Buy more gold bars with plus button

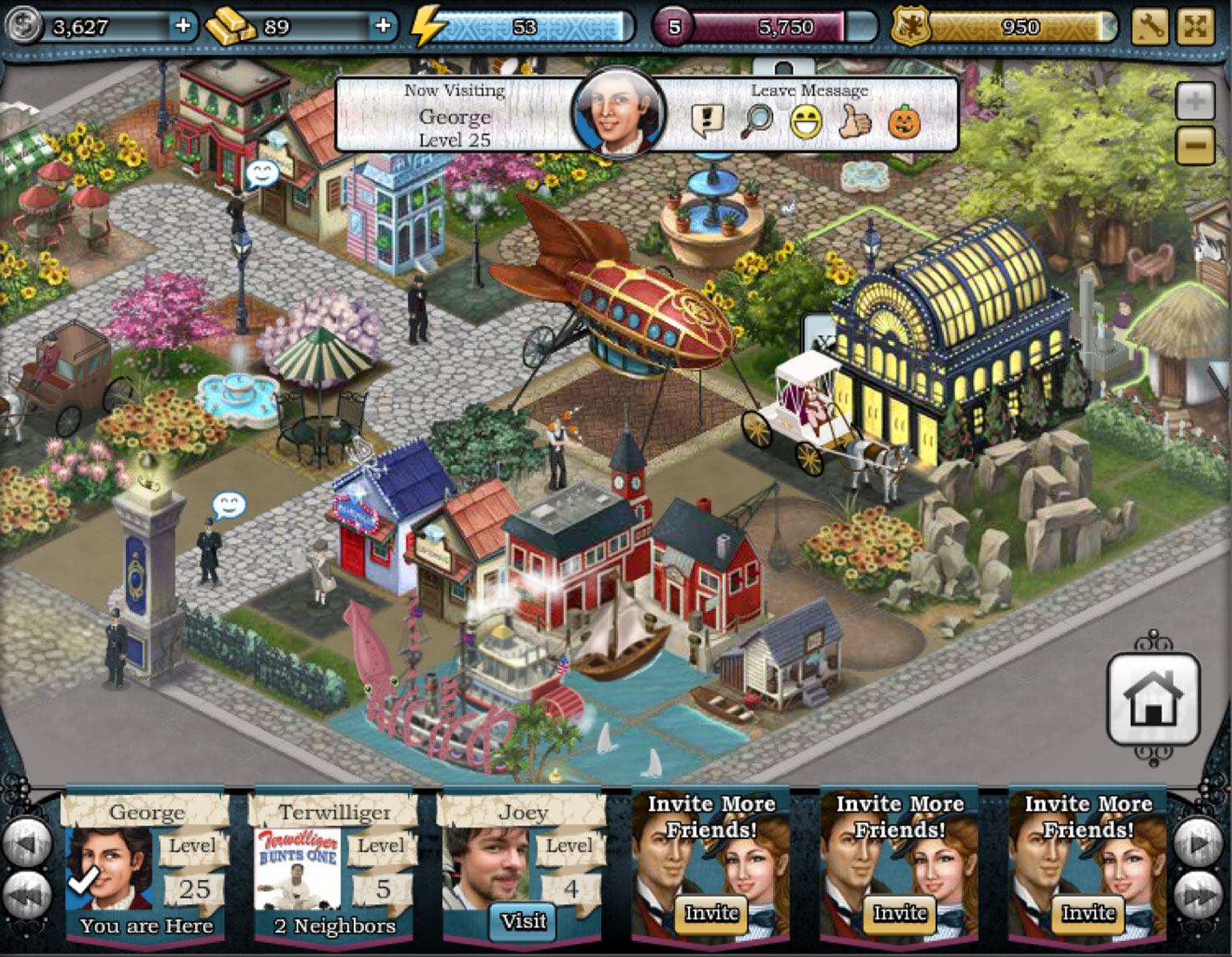click(383, 26)
